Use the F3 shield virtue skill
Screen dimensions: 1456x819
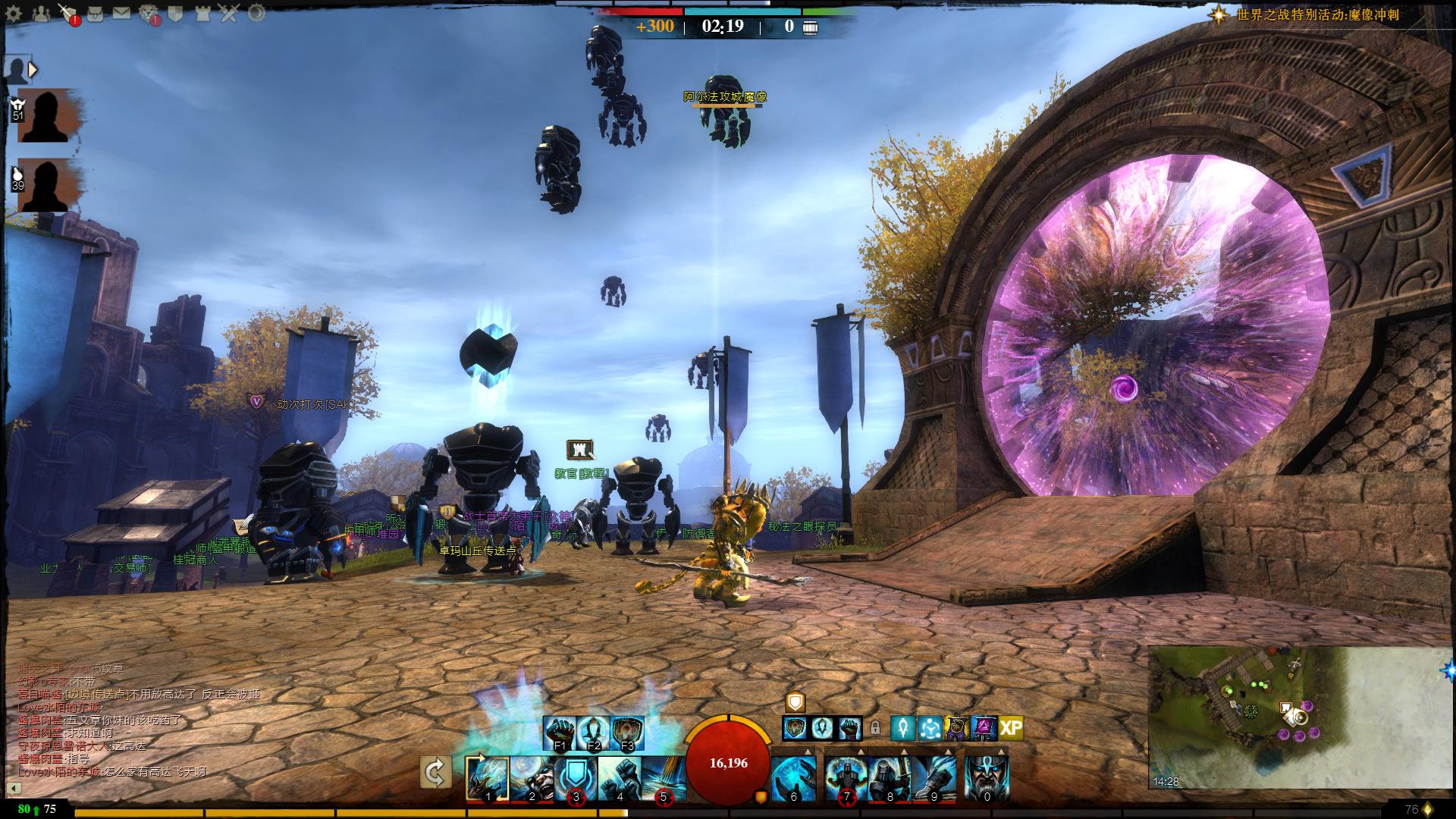(x=627, y=733)
